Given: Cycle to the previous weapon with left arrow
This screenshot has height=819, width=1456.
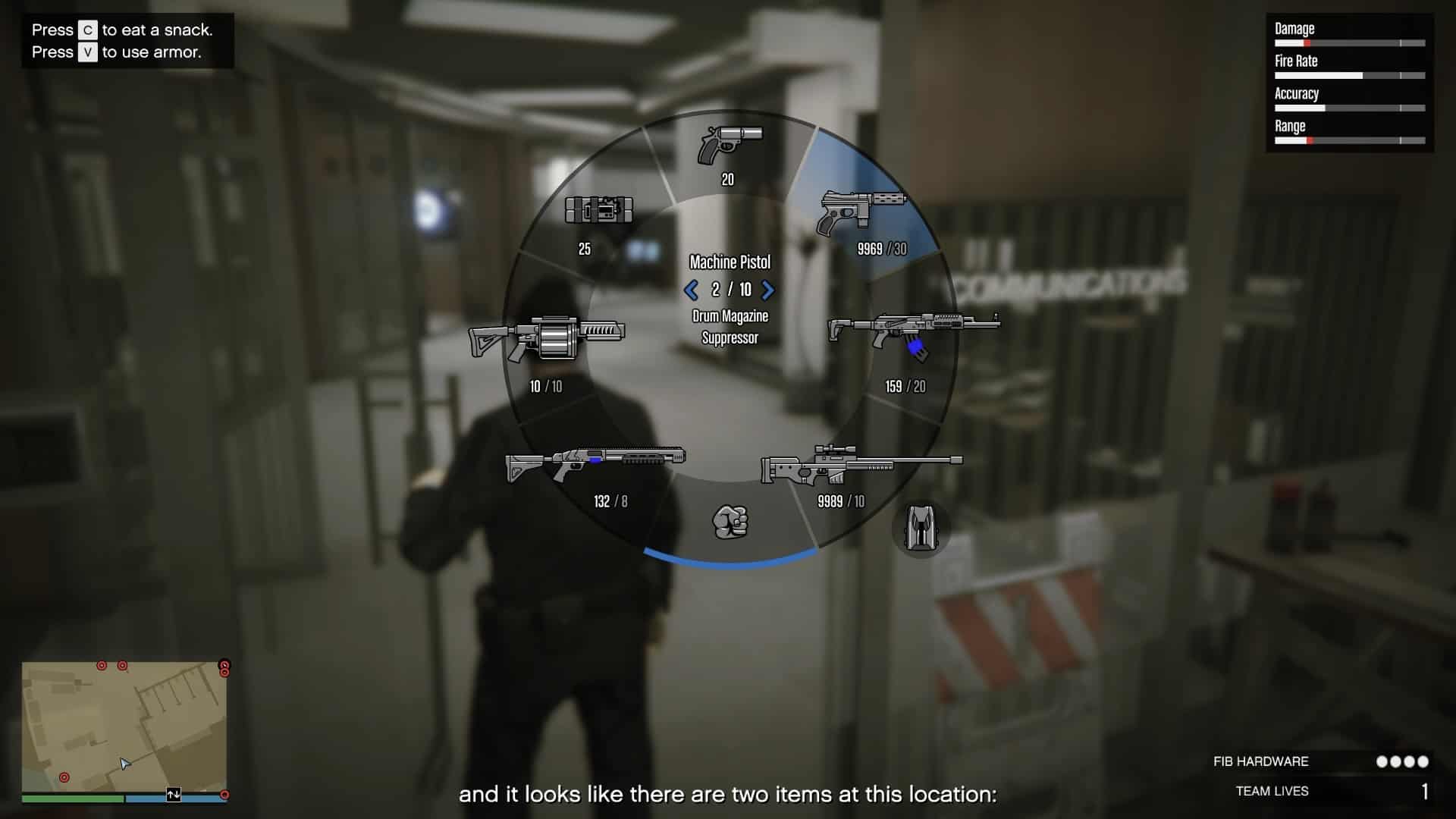Looking at the screenshot, I should click(x=690, y=290).
